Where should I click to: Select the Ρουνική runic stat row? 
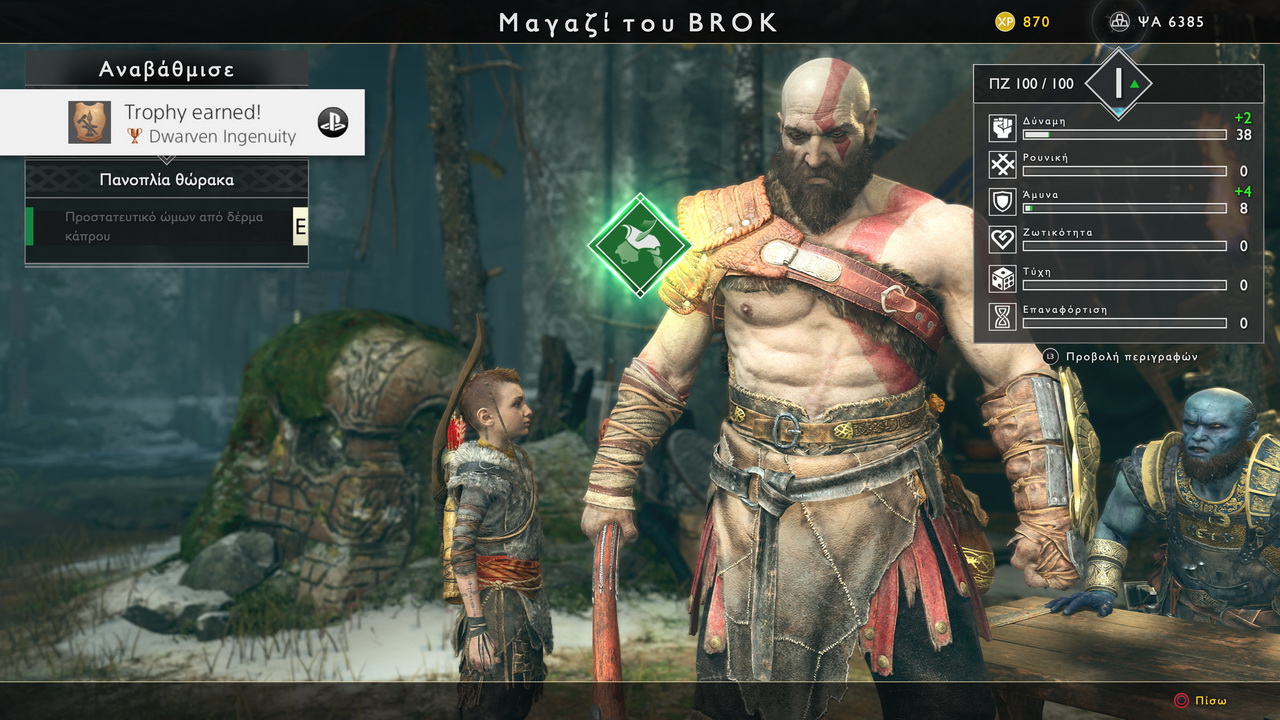pos(1118,165)
